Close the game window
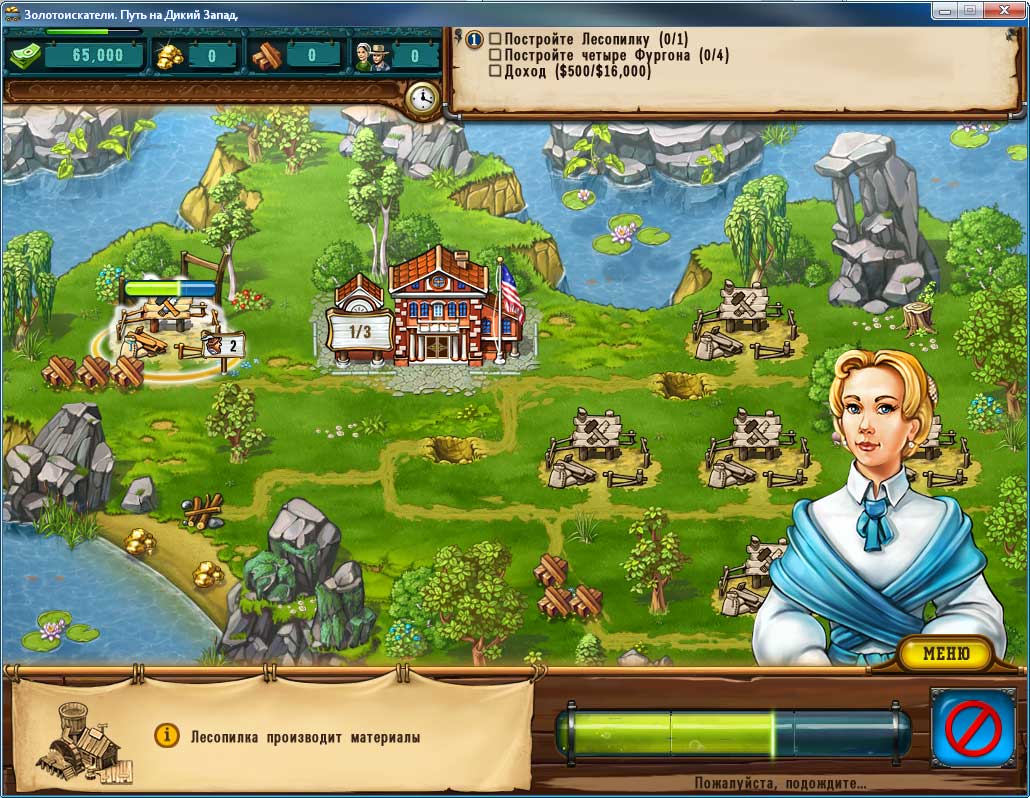Screen dimensions: 1030x798 tap(1004, 10)
